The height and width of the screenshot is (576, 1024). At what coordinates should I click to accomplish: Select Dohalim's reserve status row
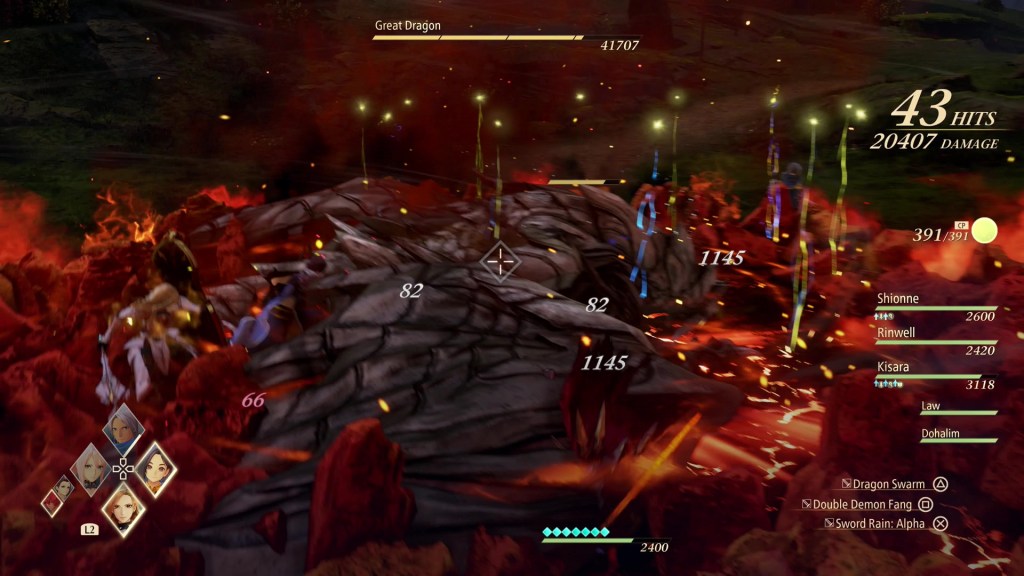click(957, 435)
